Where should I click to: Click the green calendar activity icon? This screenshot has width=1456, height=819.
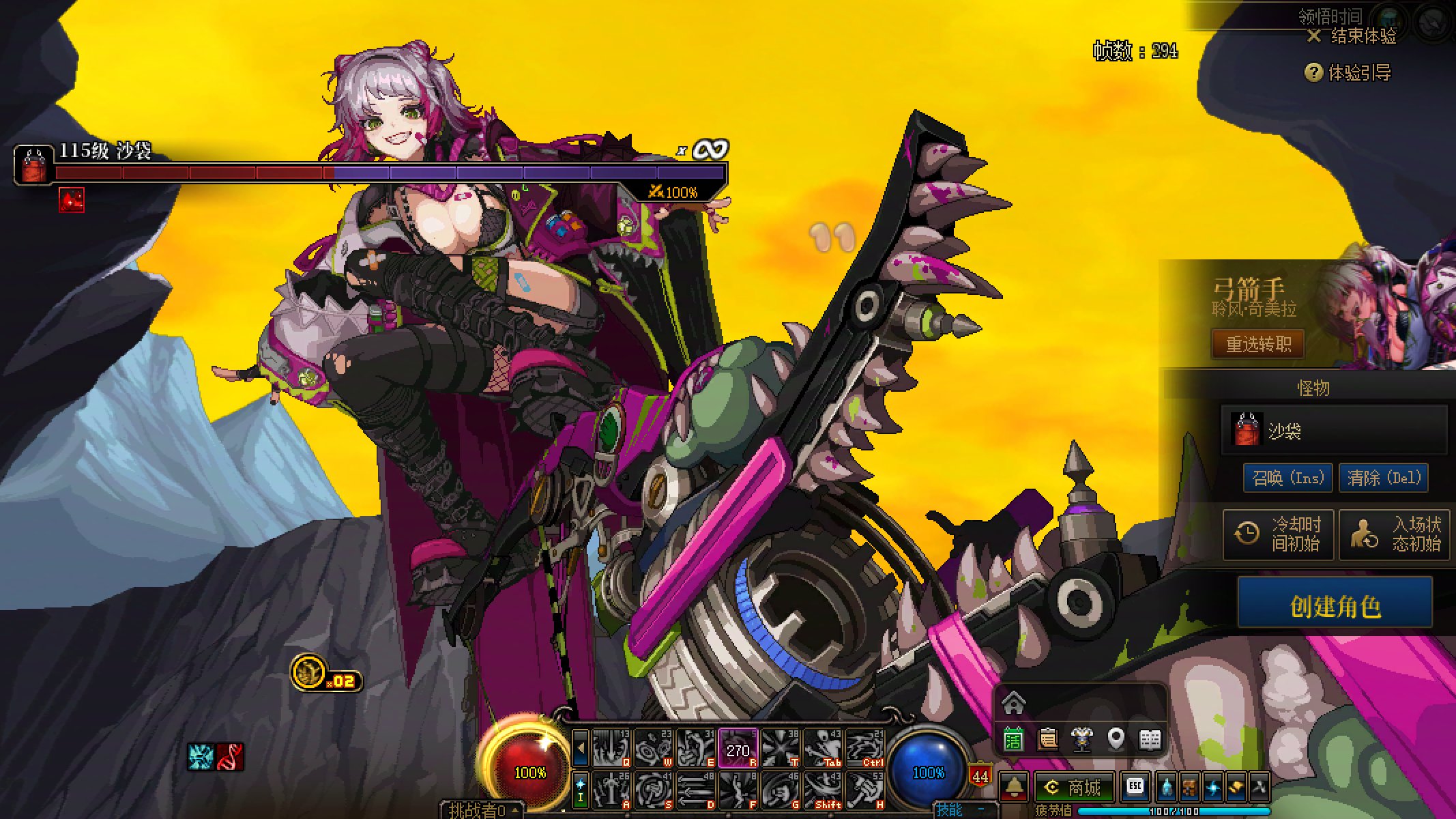[1013, 739]
